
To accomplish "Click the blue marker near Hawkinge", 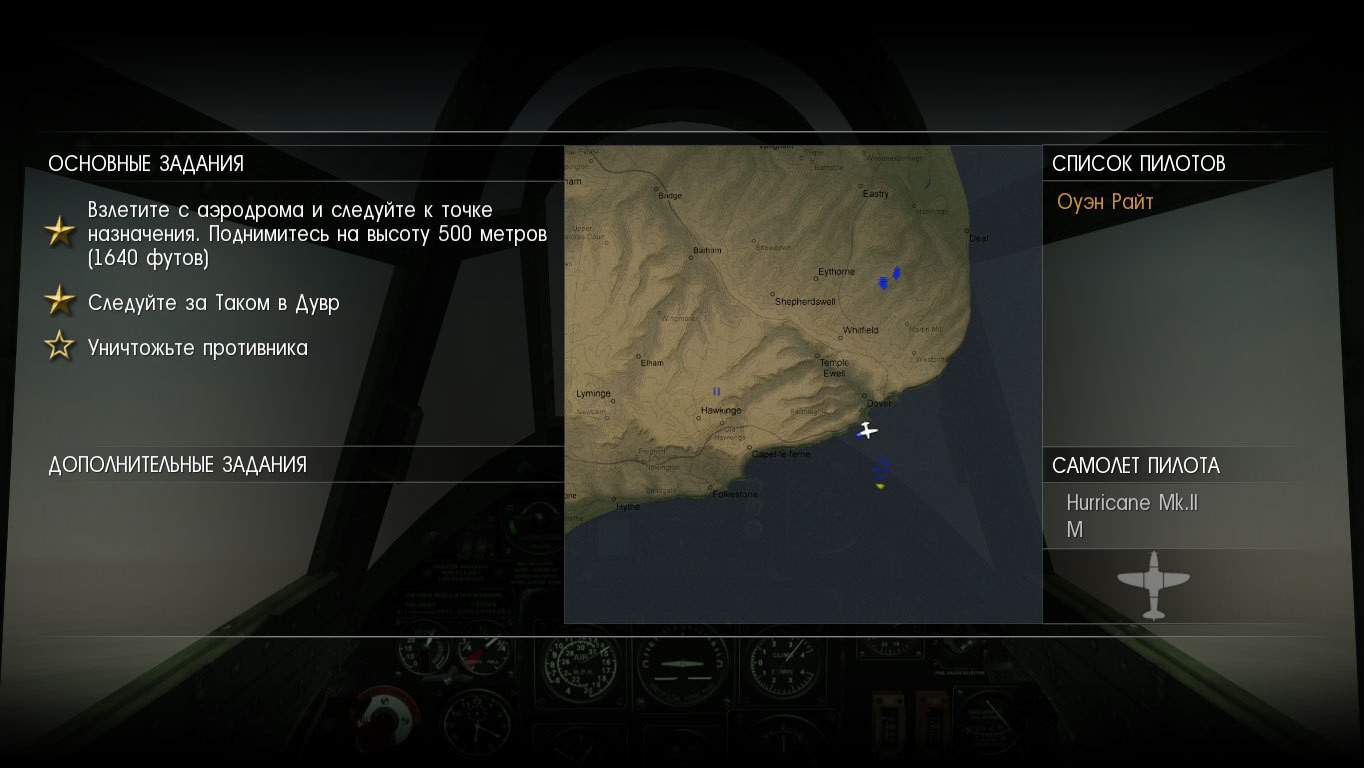I will click(x=716, y=391).
